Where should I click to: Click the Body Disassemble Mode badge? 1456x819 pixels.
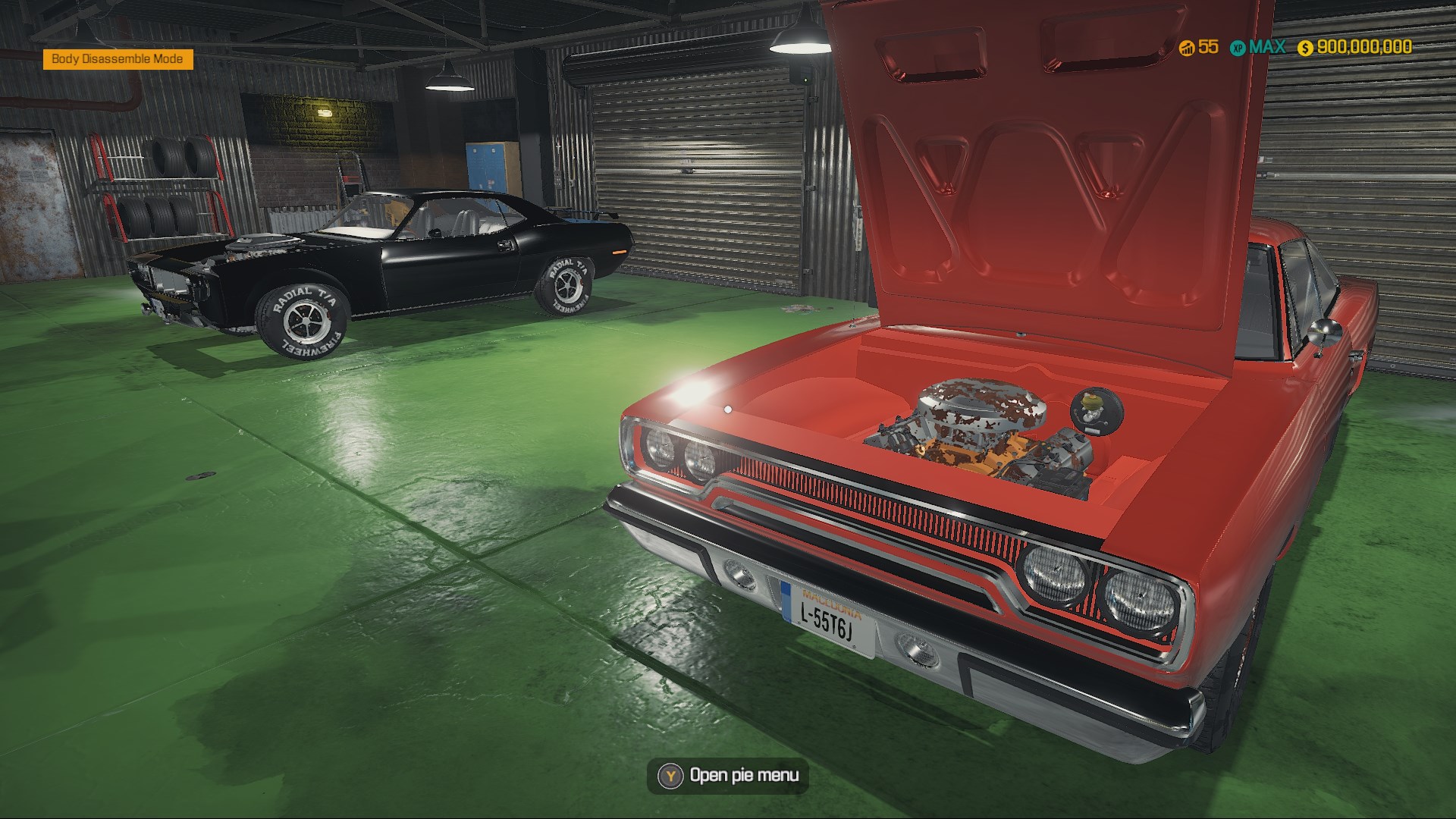click(118, 59)
